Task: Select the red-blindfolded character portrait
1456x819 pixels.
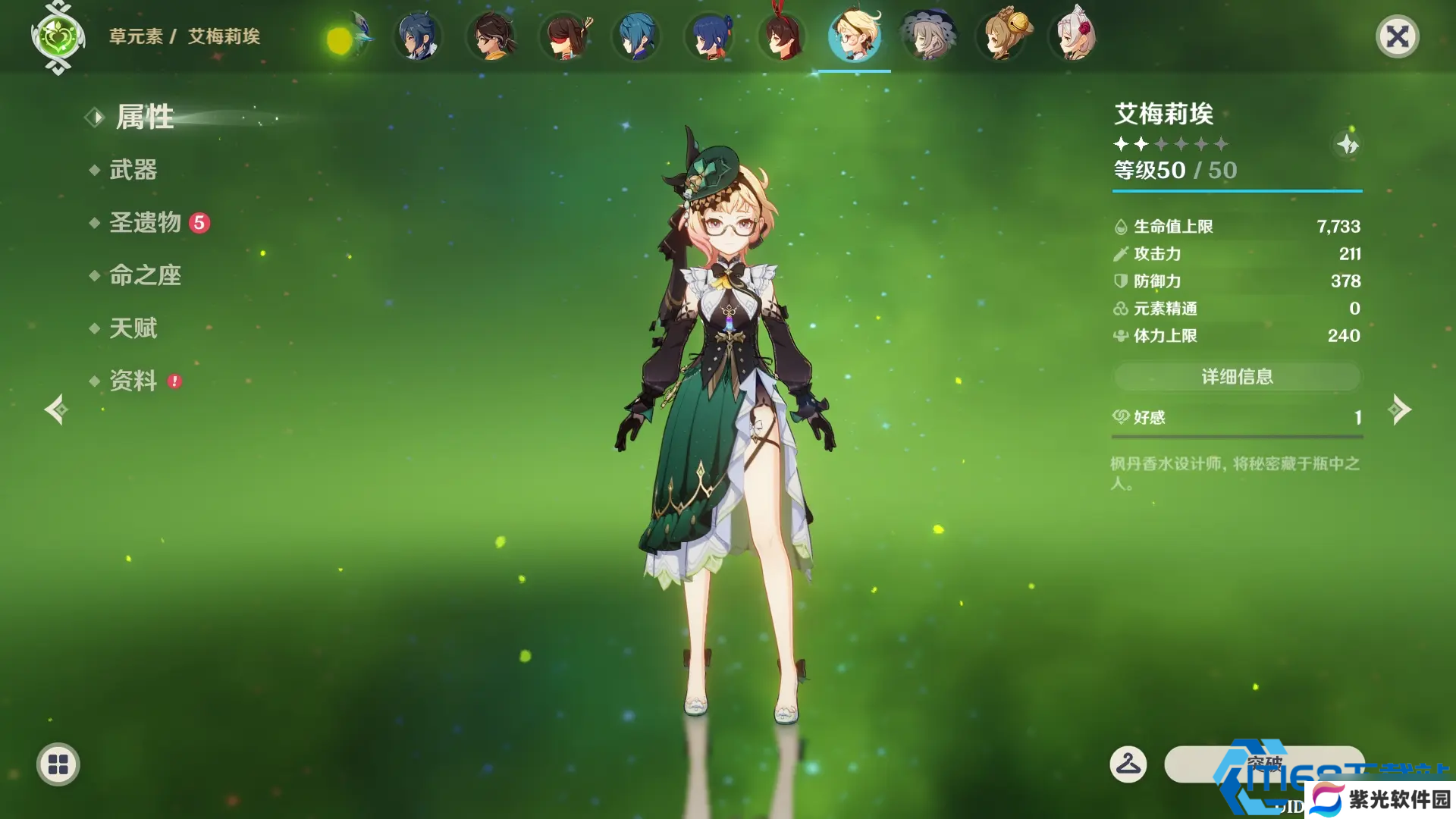Action: [564, 36]
